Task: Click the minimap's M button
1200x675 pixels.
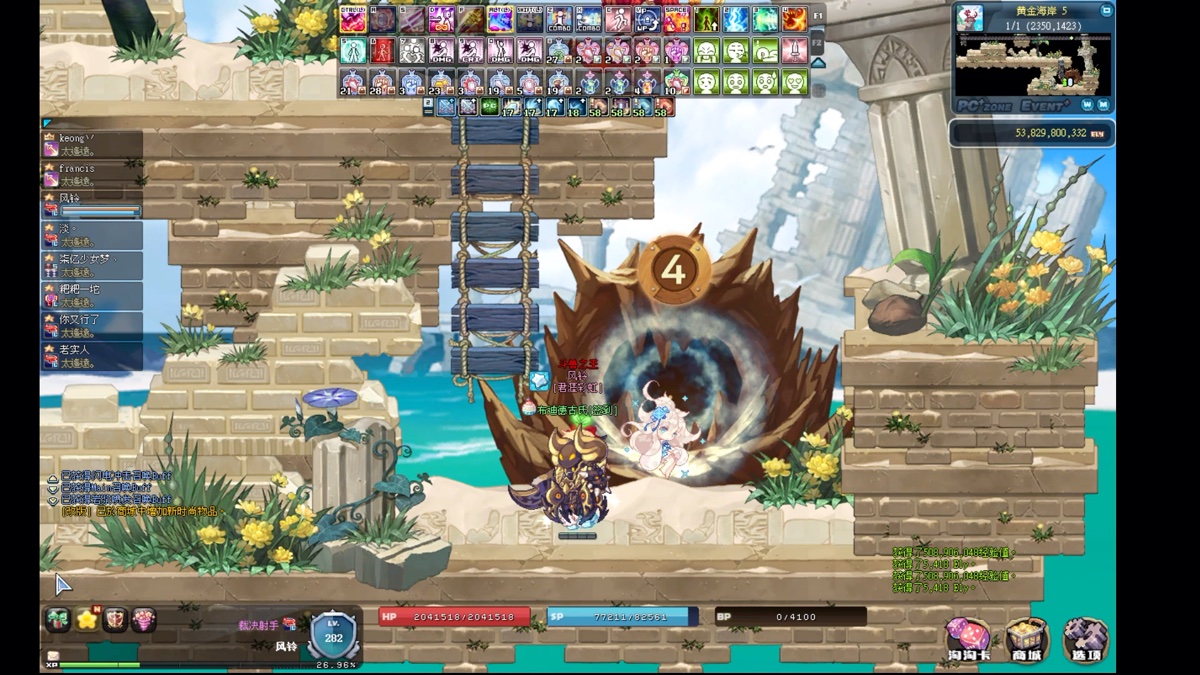Action: tap(1103, 104)
